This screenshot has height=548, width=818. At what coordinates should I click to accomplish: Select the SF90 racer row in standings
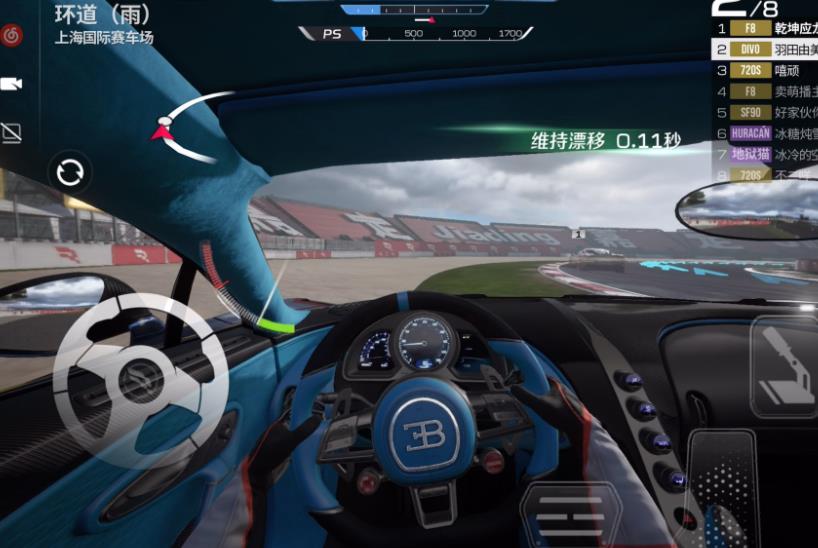tap(765, 112)
